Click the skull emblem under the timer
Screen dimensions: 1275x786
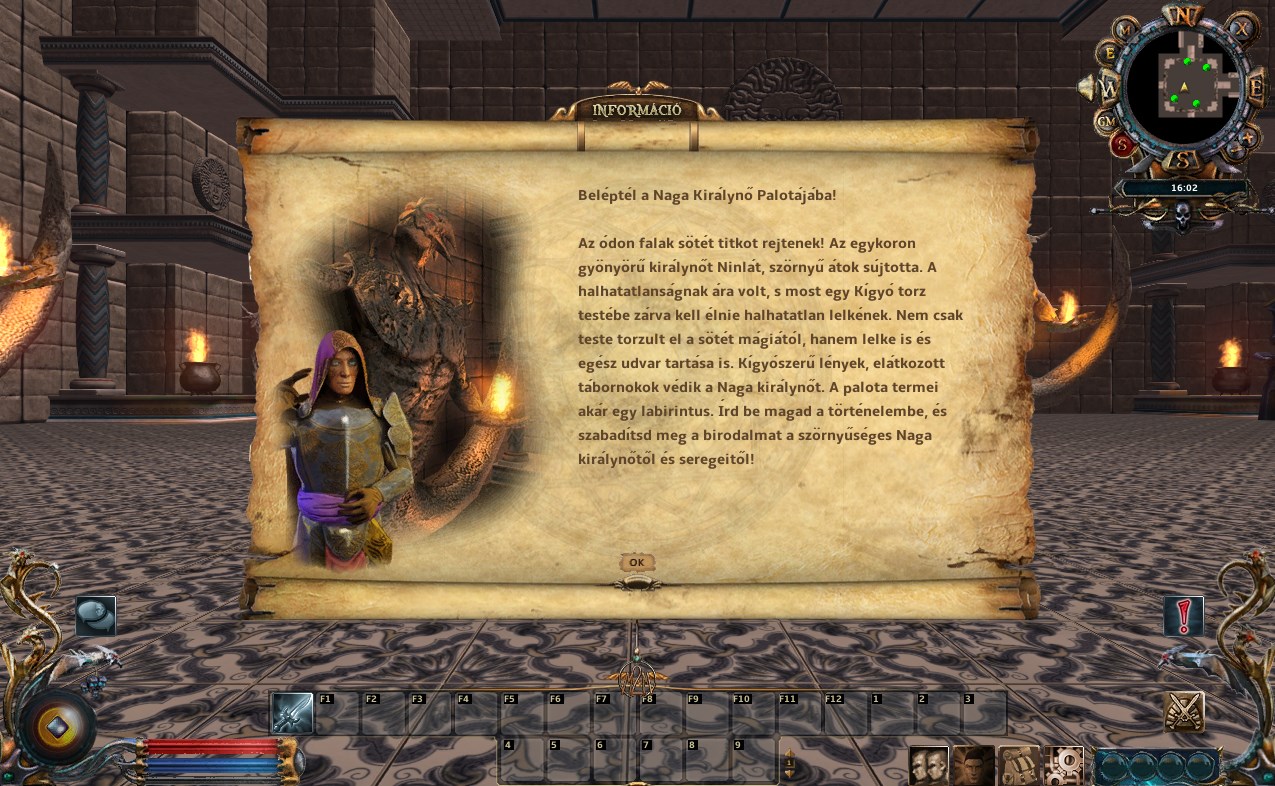pos(1182,214)
